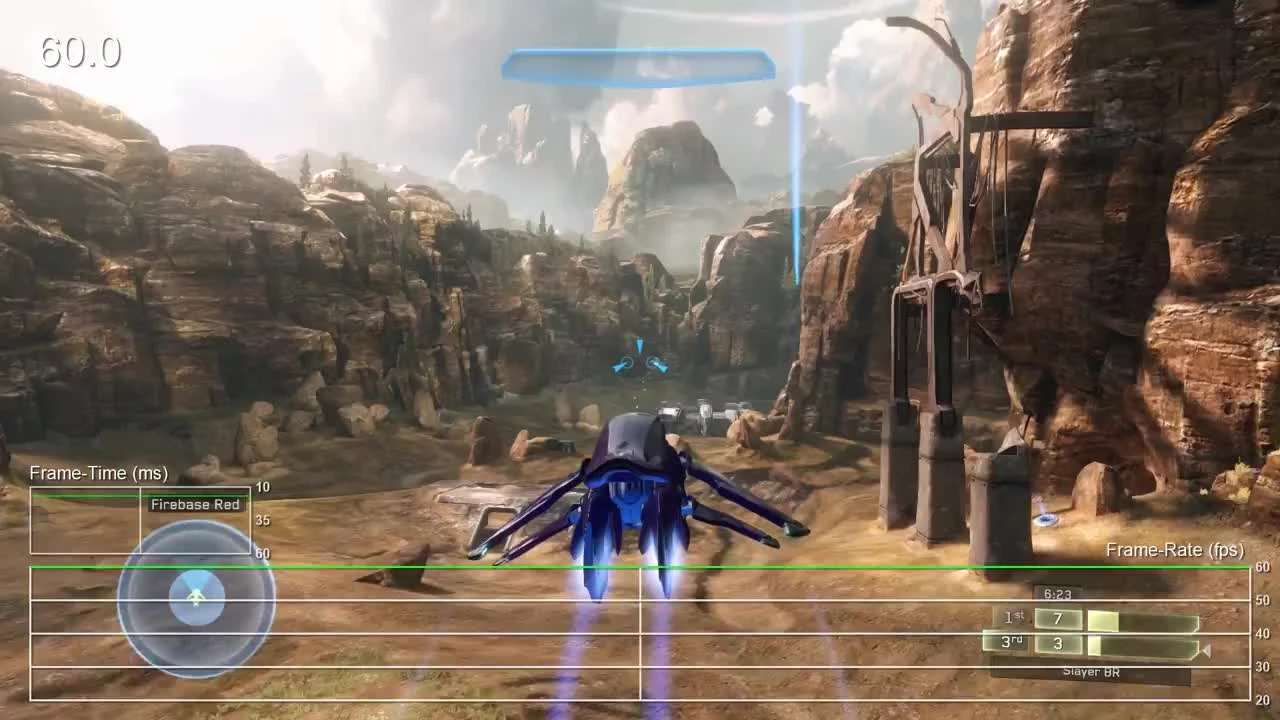Select the Firebase Red location label

pyautogui.click(x=194, y=504)
